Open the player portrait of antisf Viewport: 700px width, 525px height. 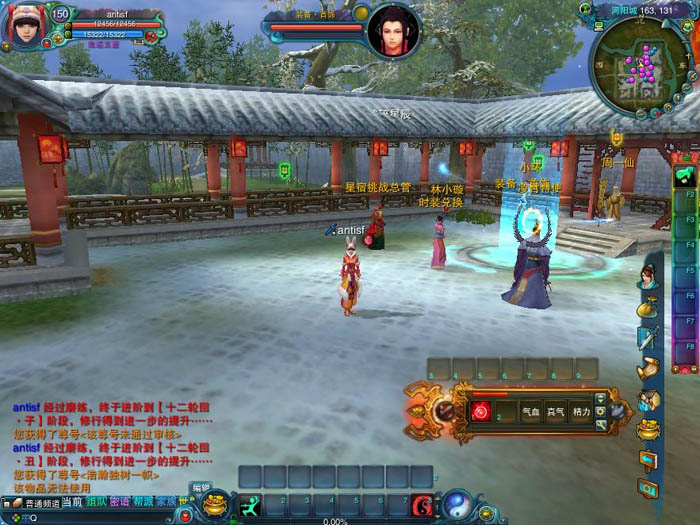[23, 25]
